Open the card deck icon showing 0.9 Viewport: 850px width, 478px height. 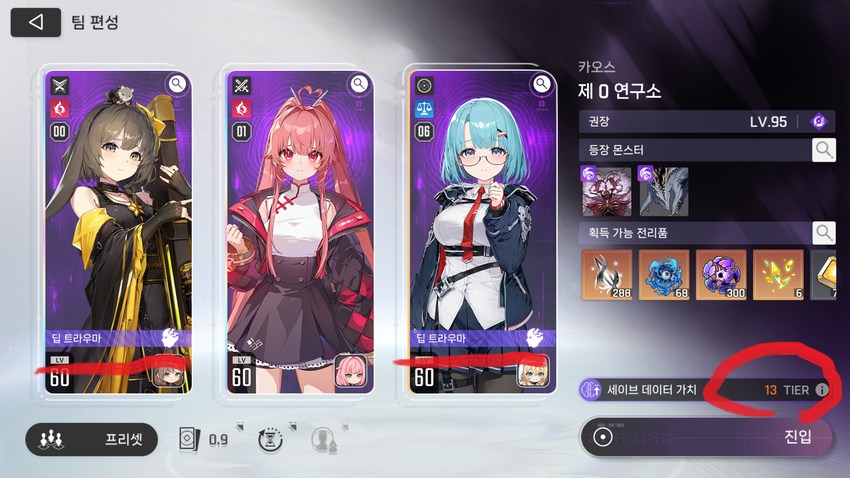pos(186,439)
